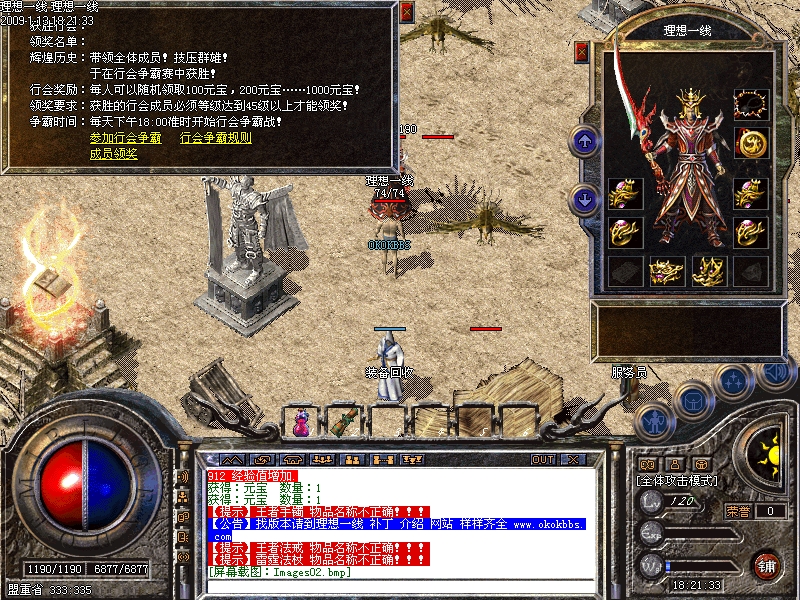
Task: Close the chat panel with its X button
Action: [x=573, y=459]
